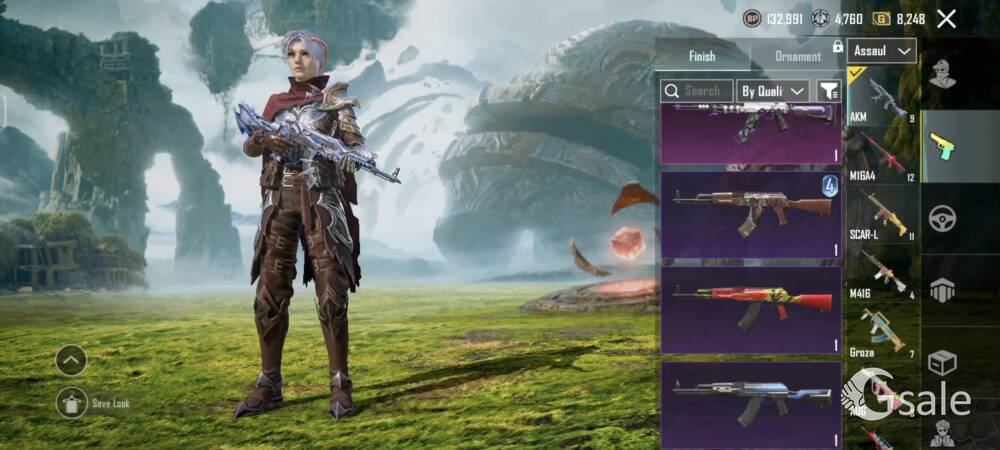Close the inventory screen with the X
Screen dimensions: 1000x450
click(x=946, y=18)
